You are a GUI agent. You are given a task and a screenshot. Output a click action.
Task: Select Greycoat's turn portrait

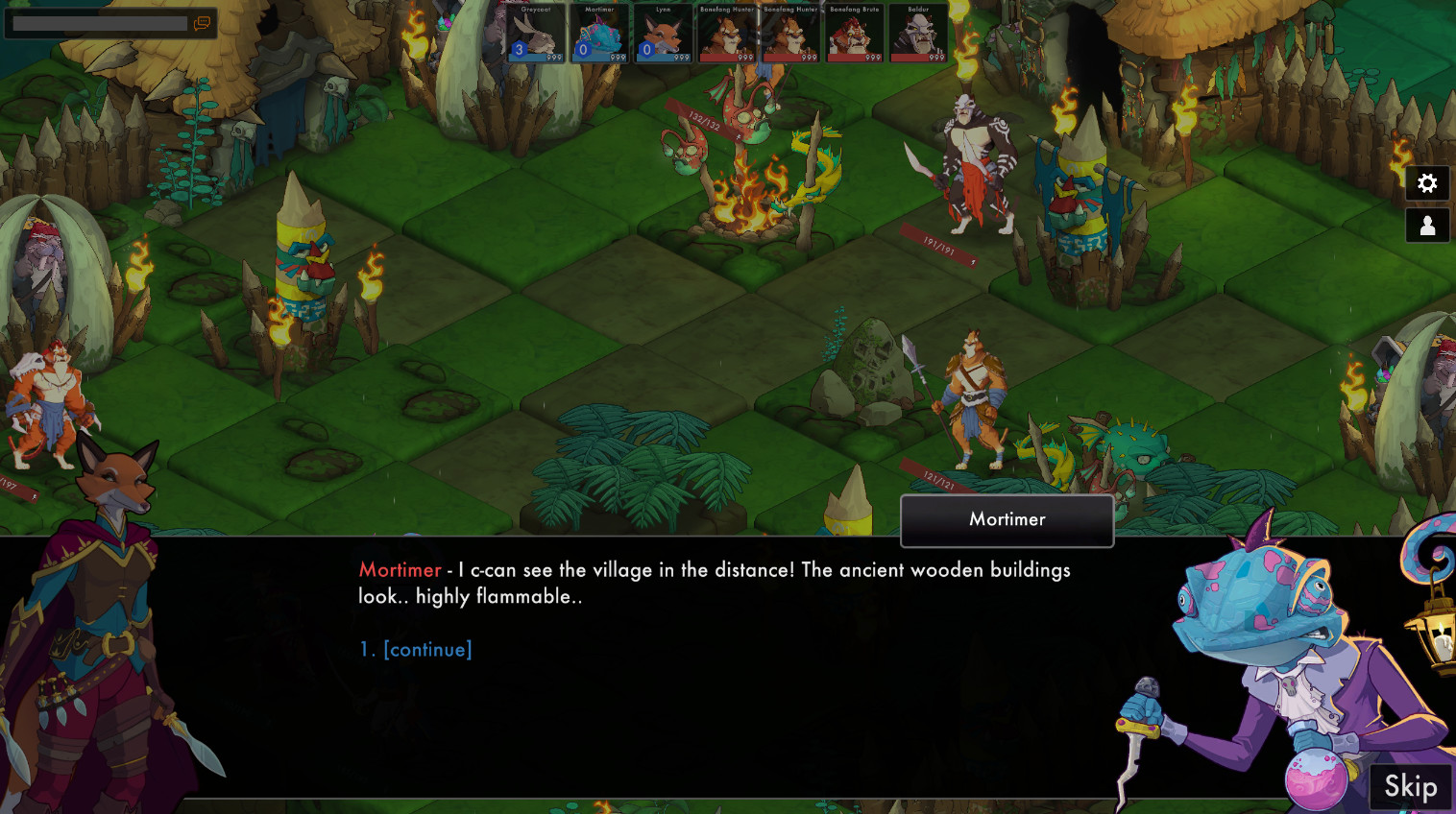click(x=535, y=34)
